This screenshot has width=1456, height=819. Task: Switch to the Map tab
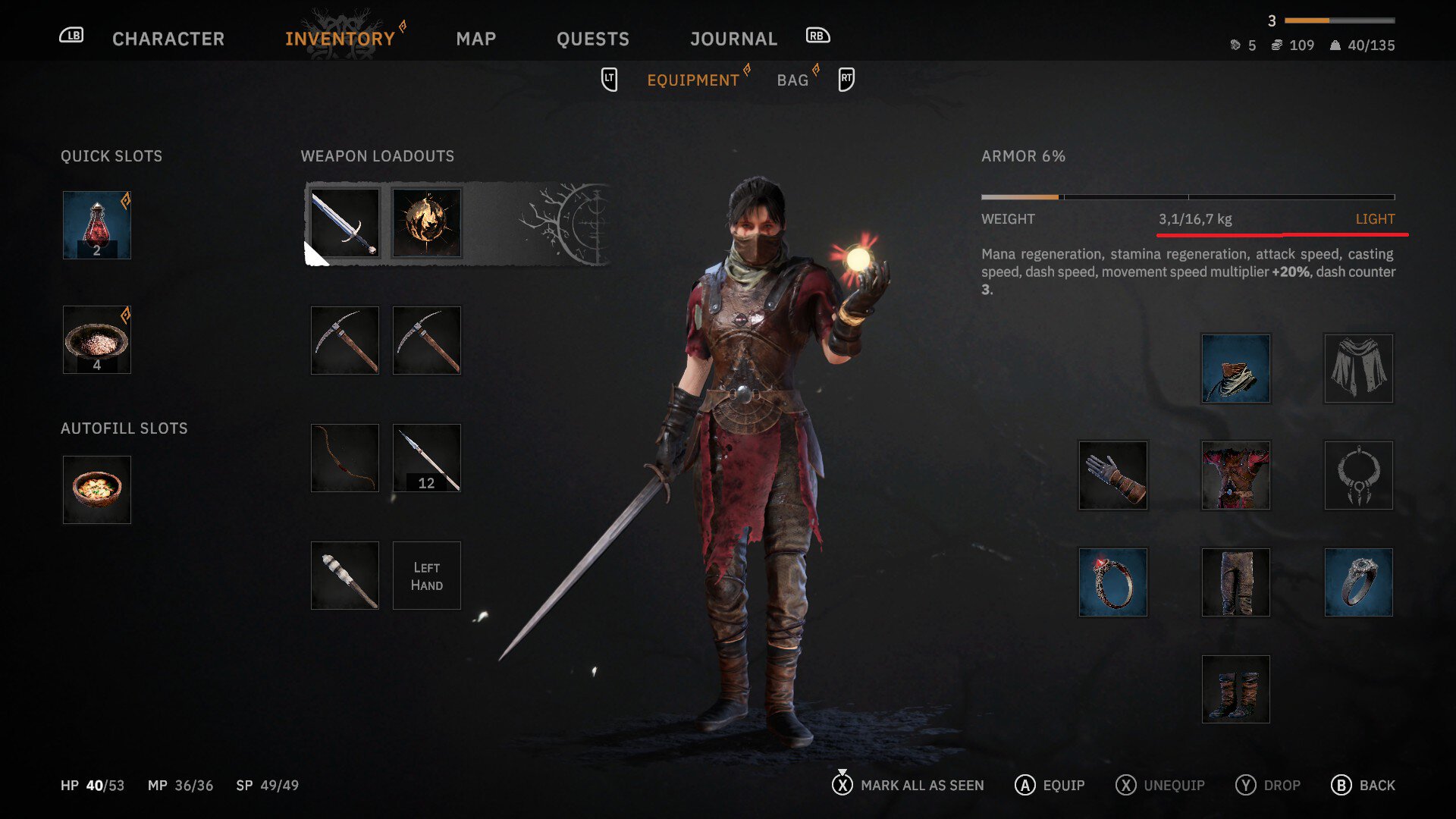pyautogui.click(x=475, y=39)
